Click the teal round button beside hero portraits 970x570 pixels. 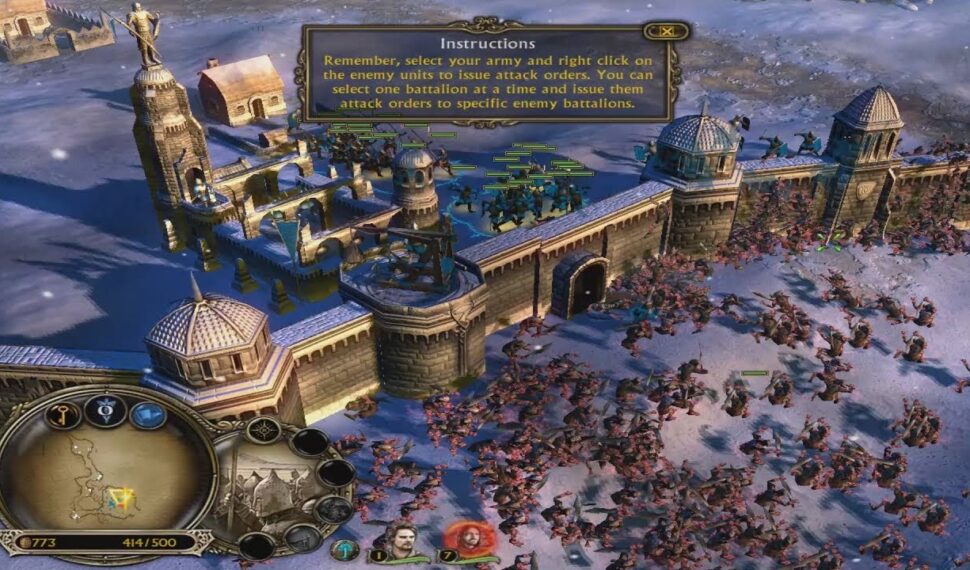[345, 549]
